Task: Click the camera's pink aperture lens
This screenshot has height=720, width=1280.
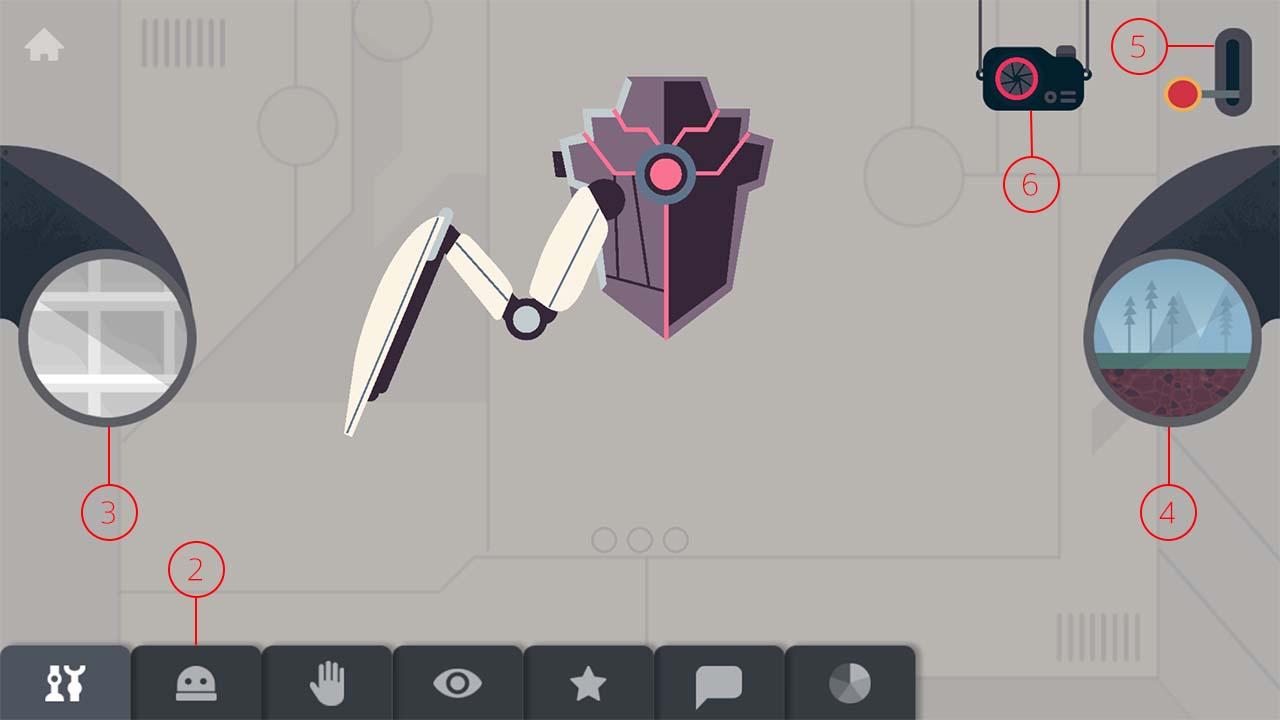Action: click(1014, 80)
